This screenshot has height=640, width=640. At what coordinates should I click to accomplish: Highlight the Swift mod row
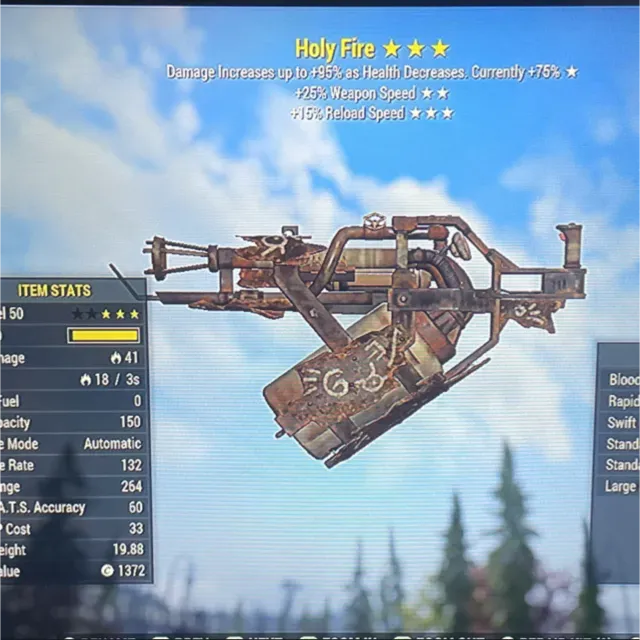pyautogui.click(x=622, y=423)
